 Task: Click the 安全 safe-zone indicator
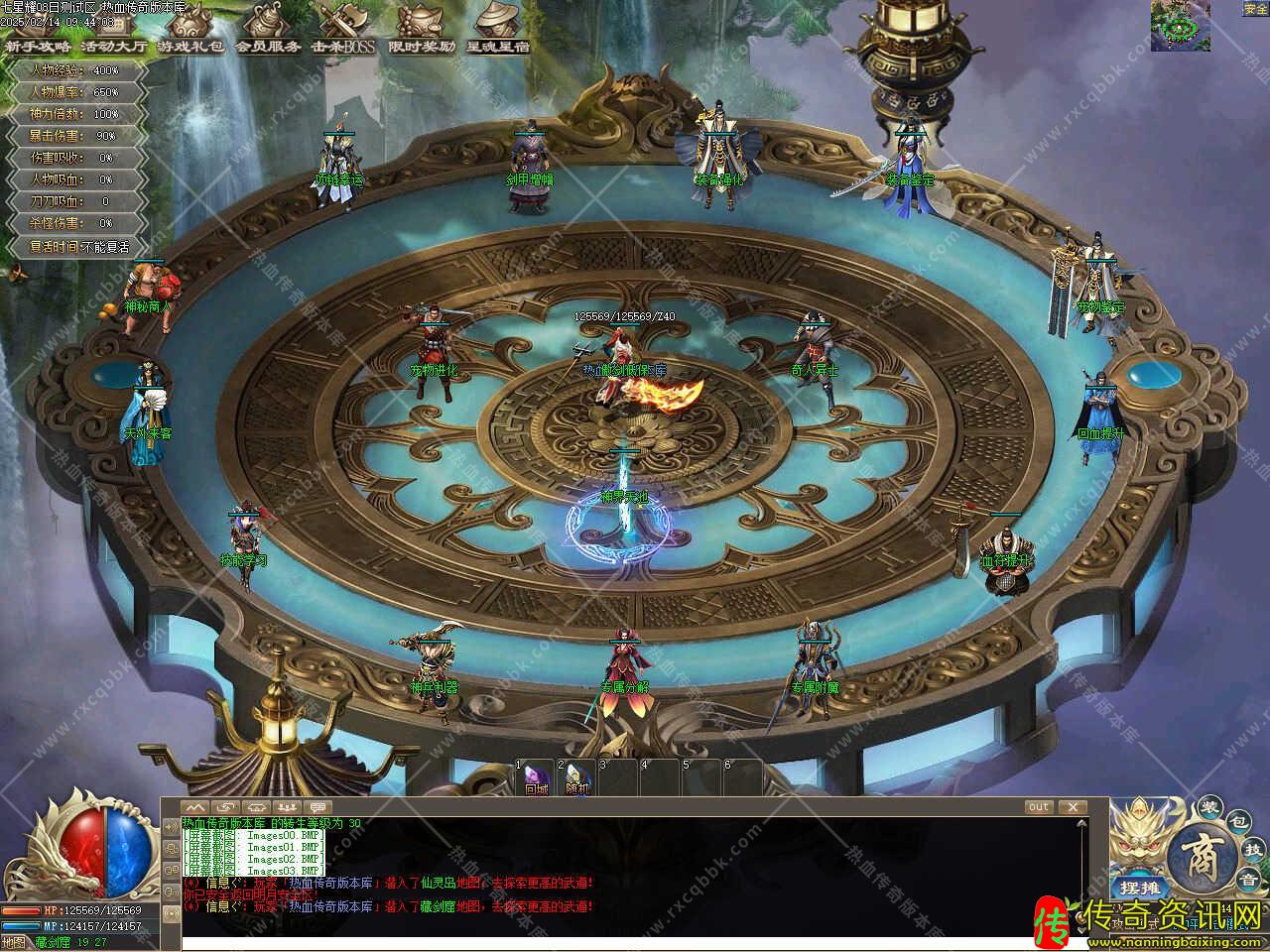coord(1255,9)
